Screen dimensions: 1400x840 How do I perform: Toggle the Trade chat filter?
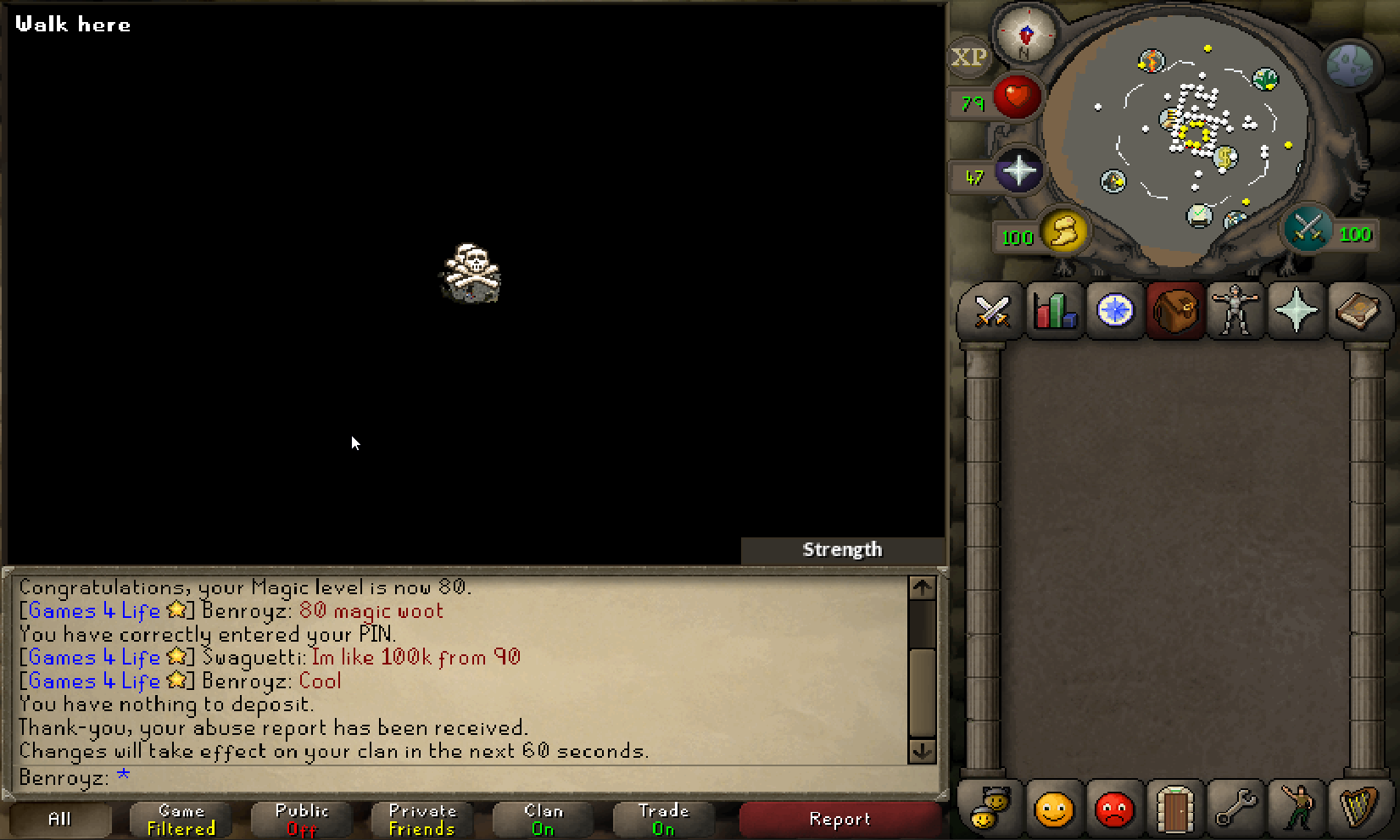tap(663, 820)
